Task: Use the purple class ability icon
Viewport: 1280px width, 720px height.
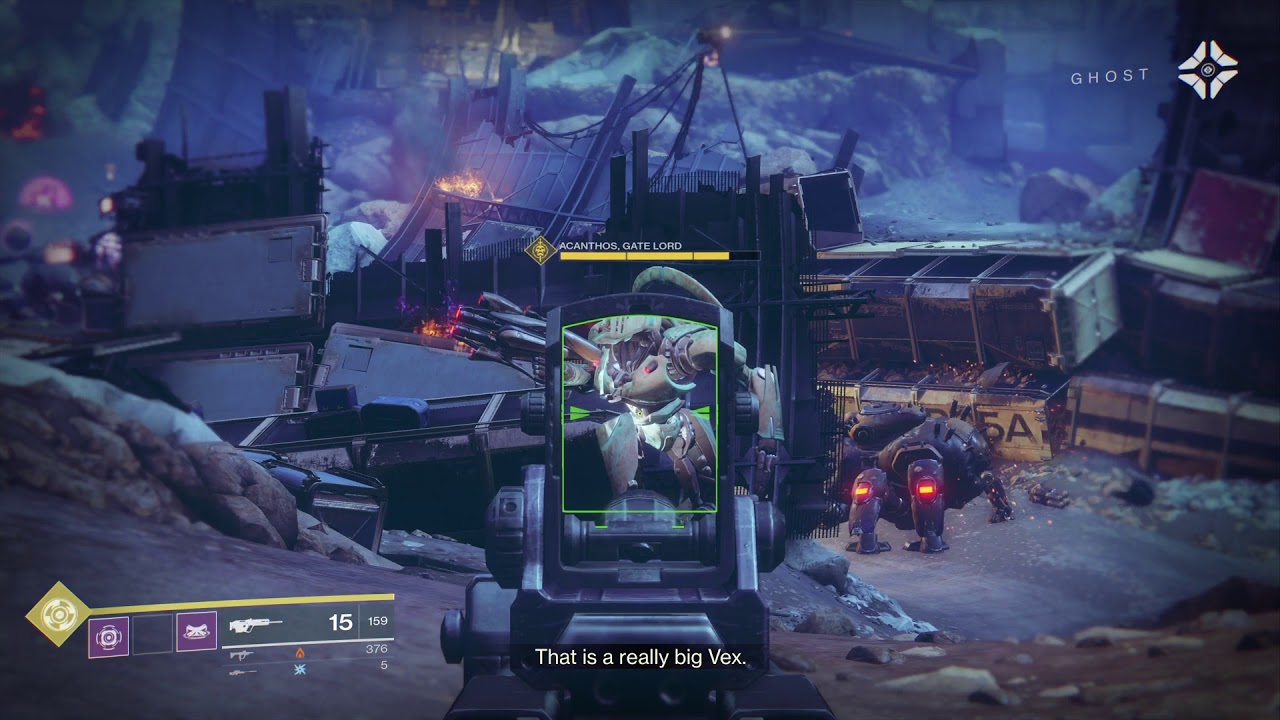Action: [x=196, y=632]
